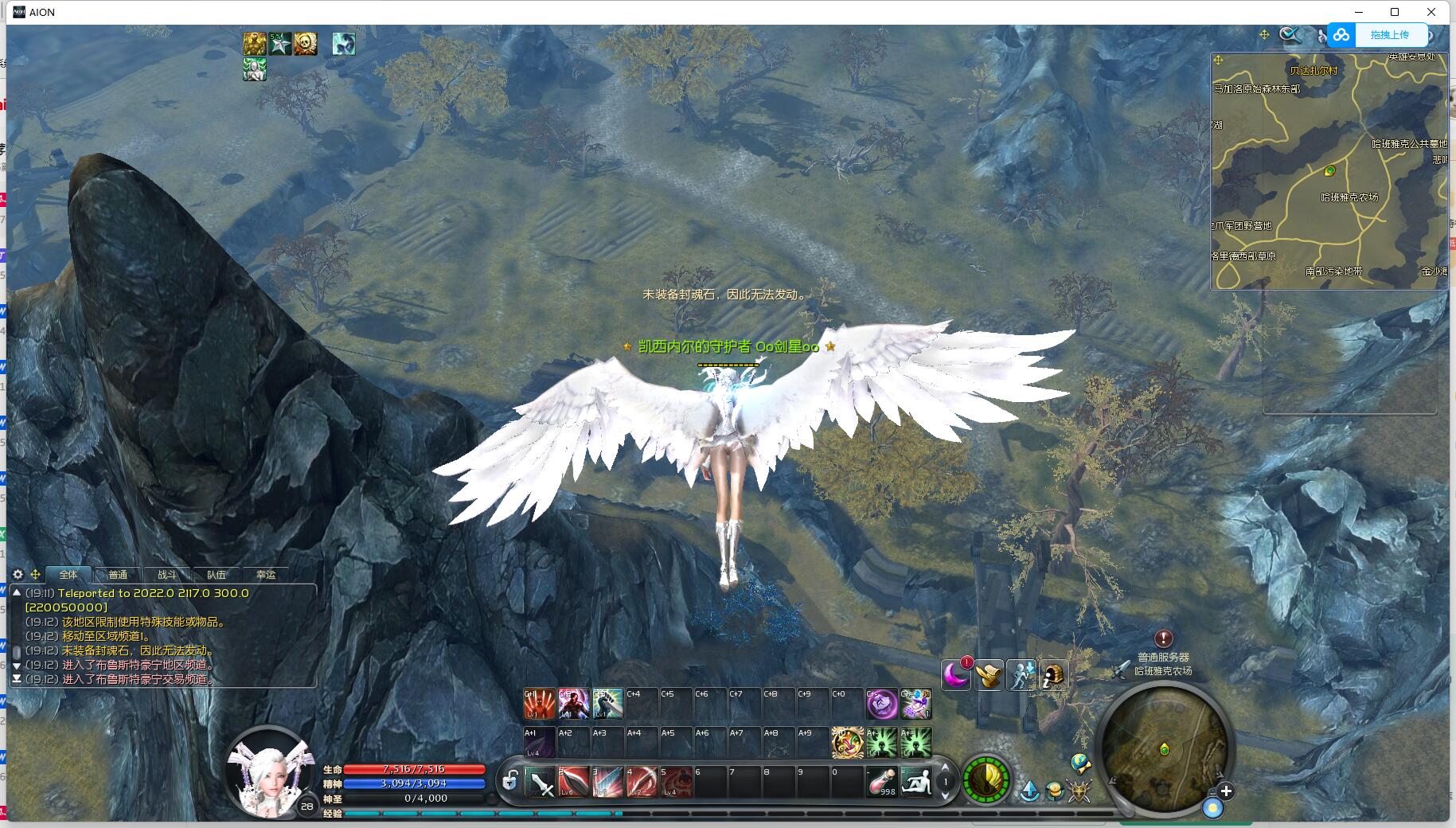Click the magnifier checkmark icon above the map
The image size is (1456, 828).
[x=1290, y=34]
